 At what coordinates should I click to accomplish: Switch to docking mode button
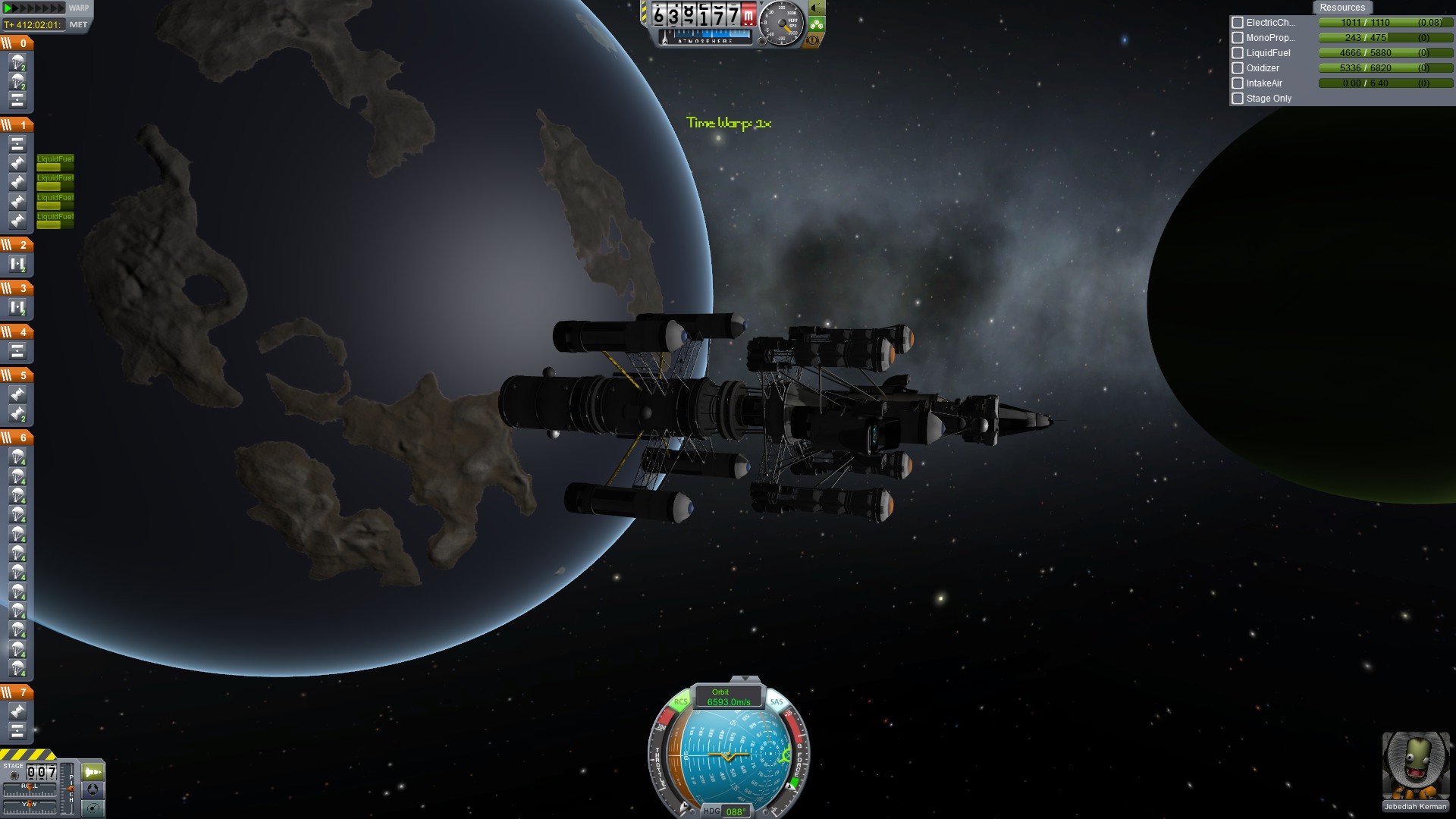coord(93,790)
